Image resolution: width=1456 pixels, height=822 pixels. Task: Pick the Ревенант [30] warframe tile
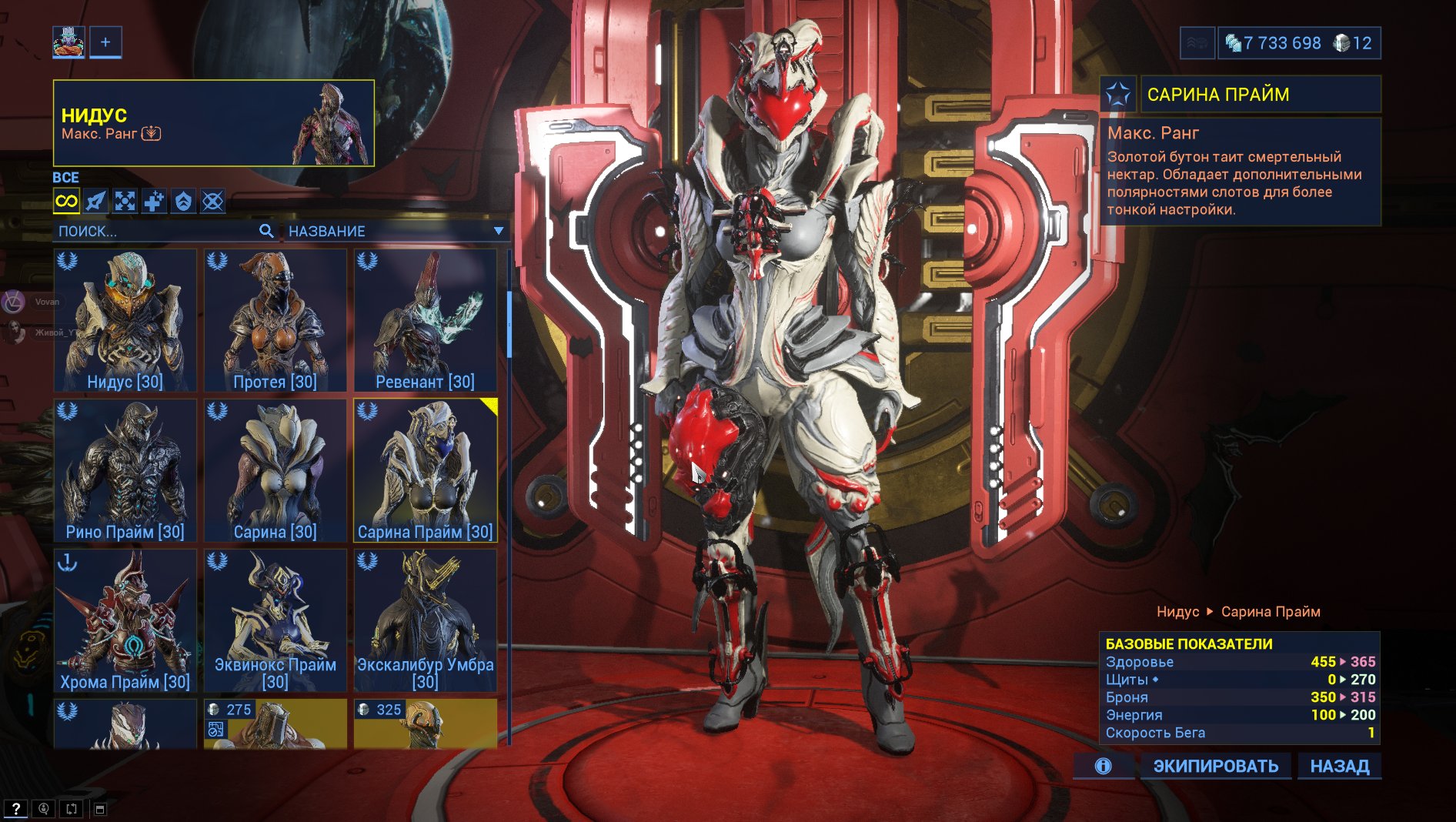(x=425, y=319)
